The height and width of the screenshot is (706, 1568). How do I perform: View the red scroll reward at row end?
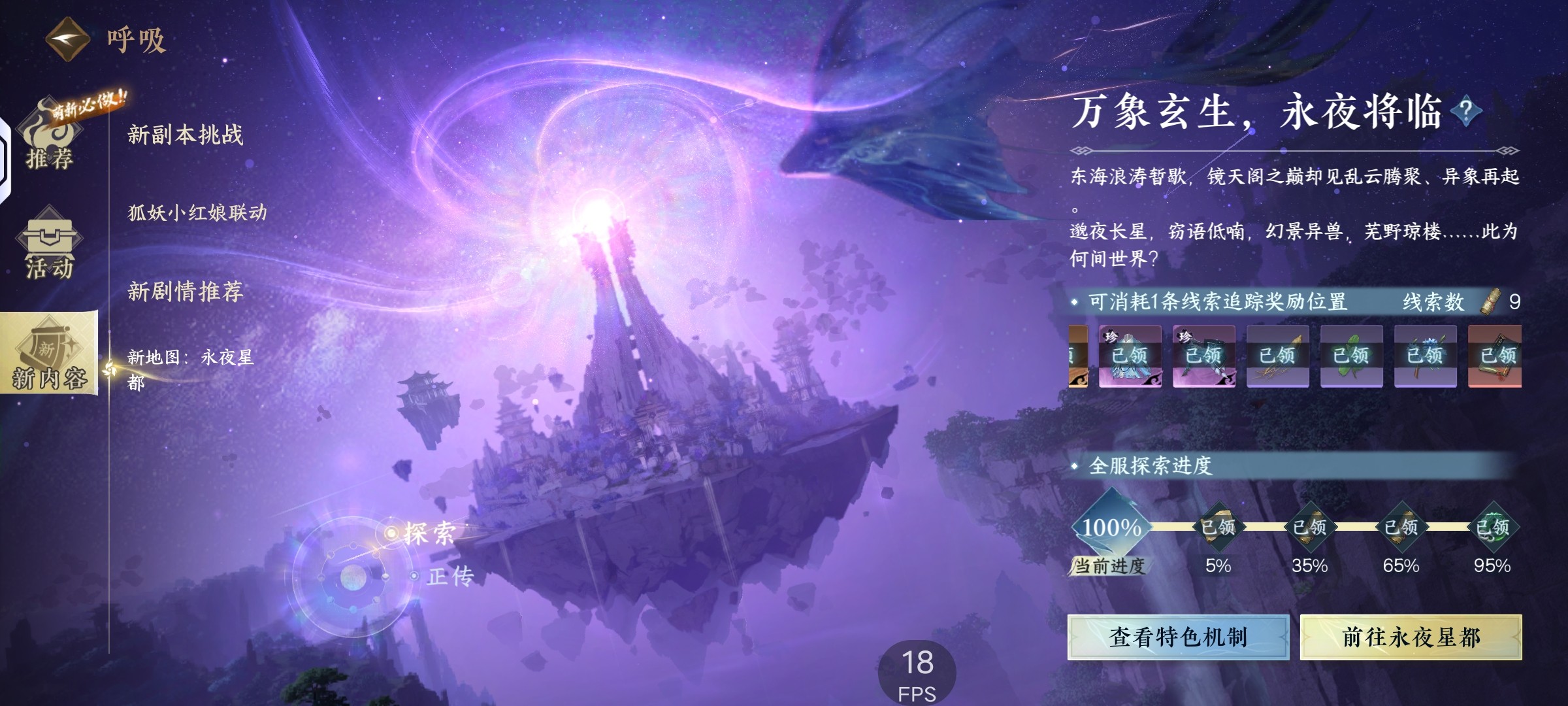point(1495,356)
